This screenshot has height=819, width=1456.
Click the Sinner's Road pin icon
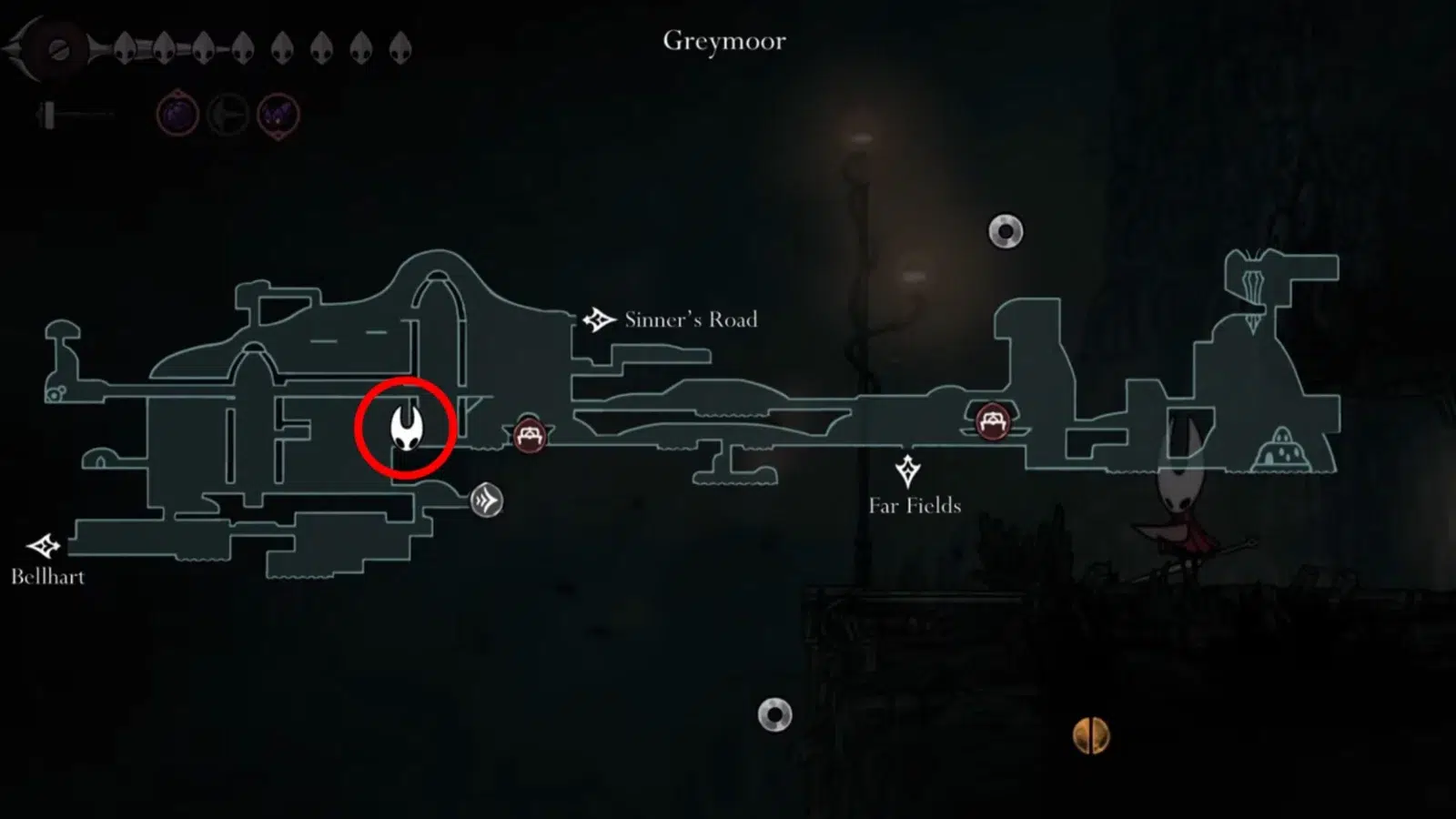pos(598,318)
